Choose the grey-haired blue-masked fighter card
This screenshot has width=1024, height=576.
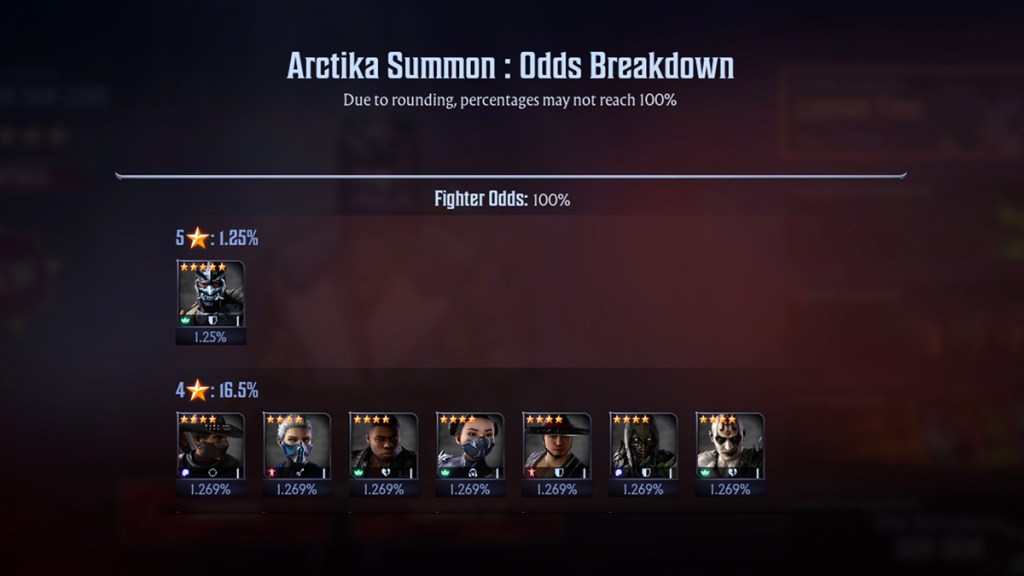point(297,446)
